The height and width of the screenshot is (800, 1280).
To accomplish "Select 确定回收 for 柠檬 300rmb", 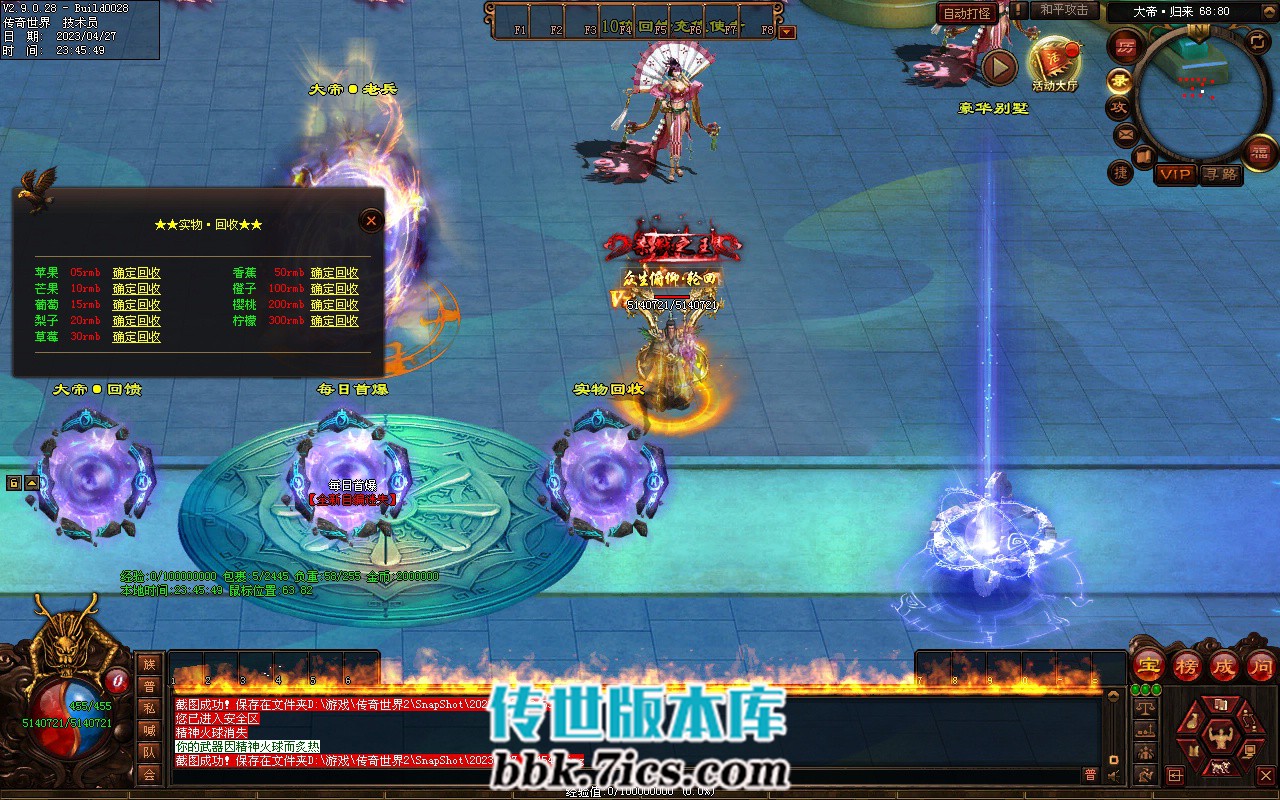I will [x=334, y=321].
